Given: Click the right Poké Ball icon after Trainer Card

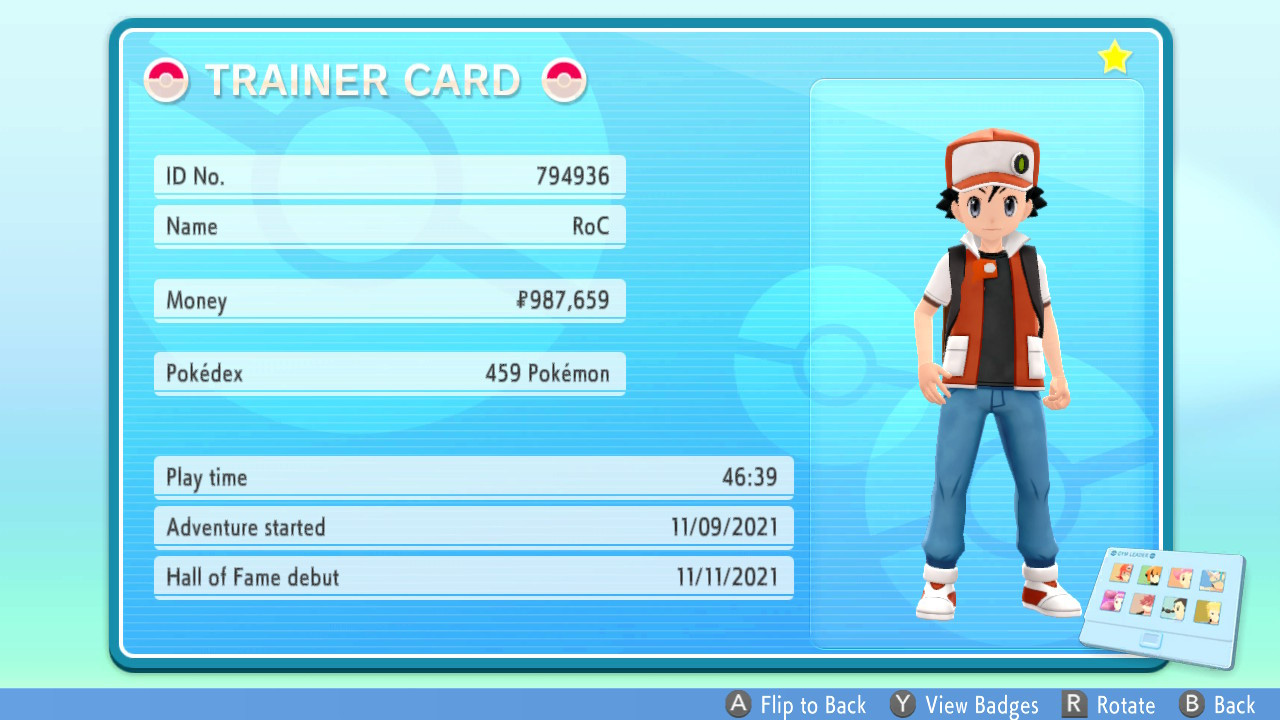Looking at the screenshot, I should (565, 80).
